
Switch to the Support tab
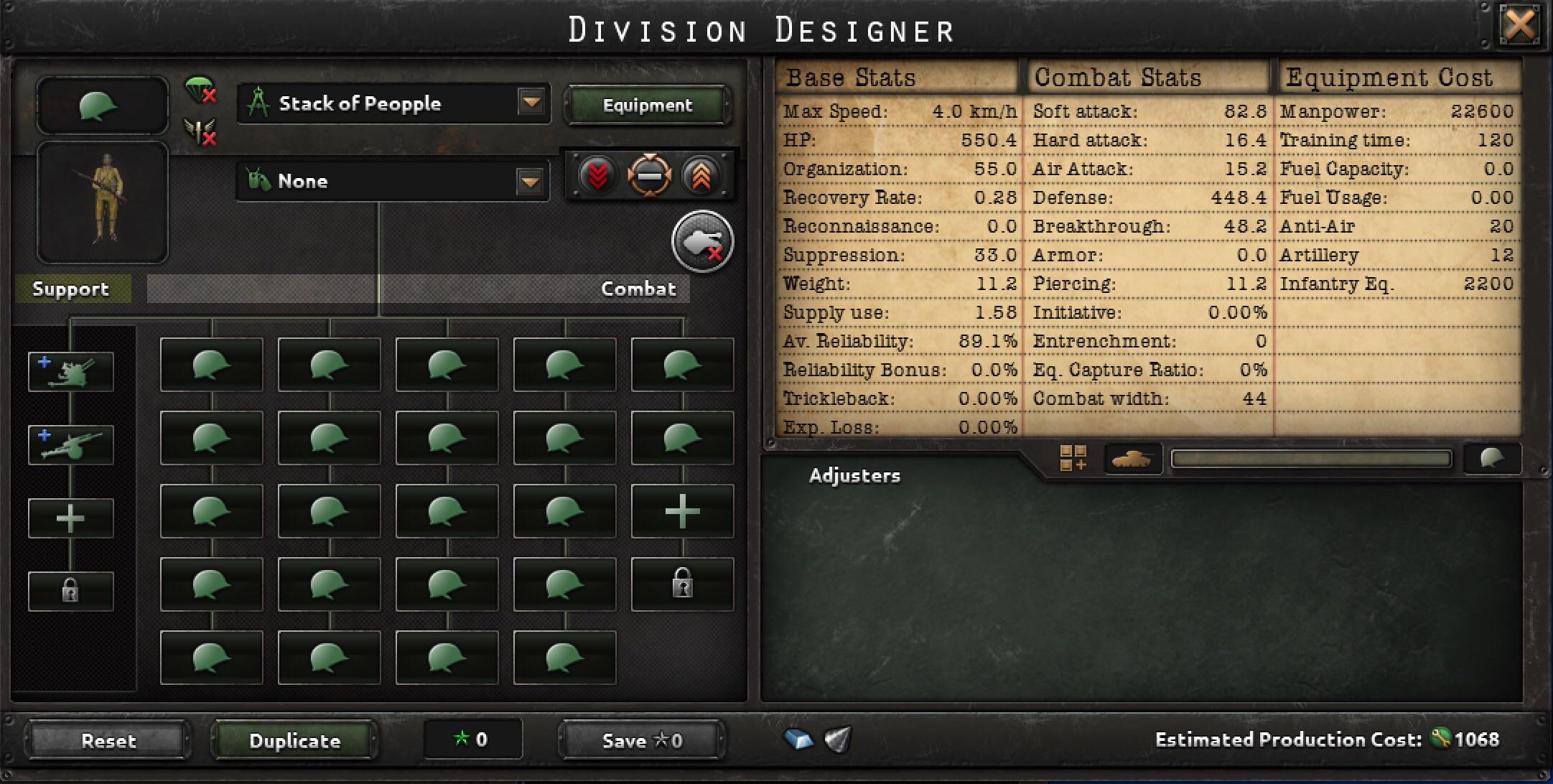click(x=70, y=289)
